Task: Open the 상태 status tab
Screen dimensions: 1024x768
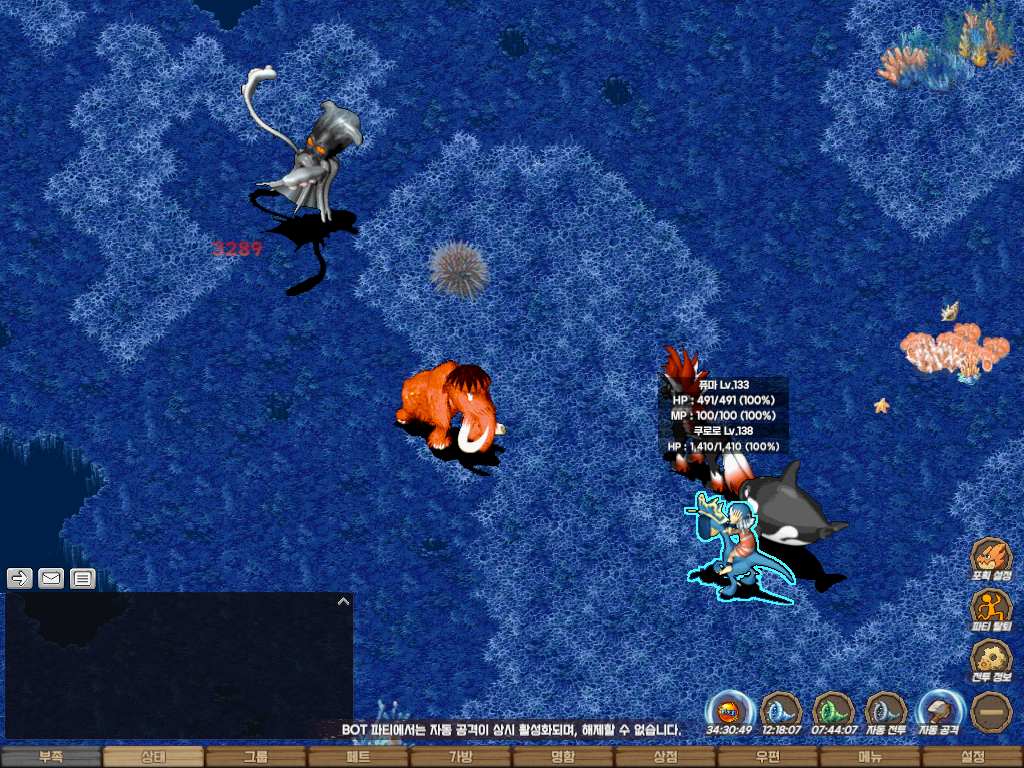Action: [153, 757]
